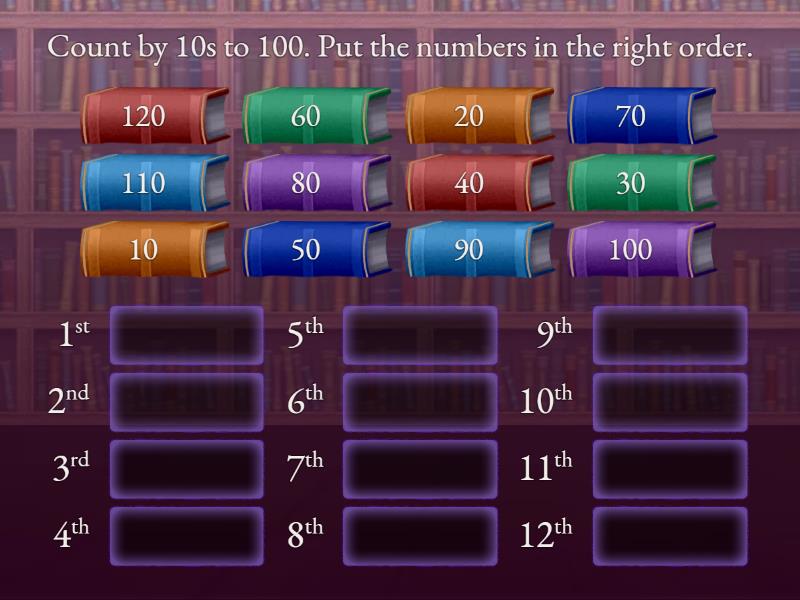Select the red book numbered 120
The width and height of the screenshot is (800, 600).
144,116
